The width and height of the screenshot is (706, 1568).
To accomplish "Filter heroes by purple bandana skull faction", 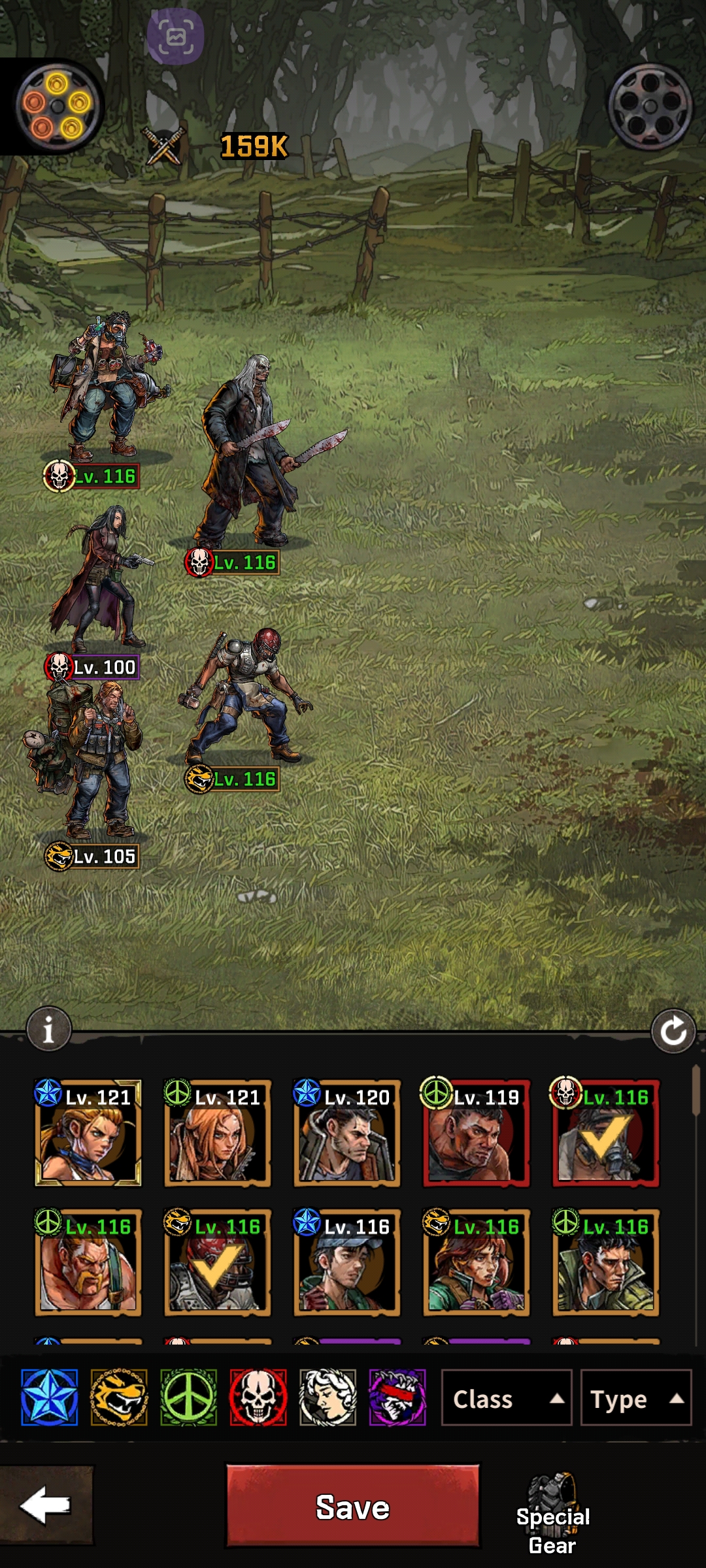I will (x=397, y=1397).
